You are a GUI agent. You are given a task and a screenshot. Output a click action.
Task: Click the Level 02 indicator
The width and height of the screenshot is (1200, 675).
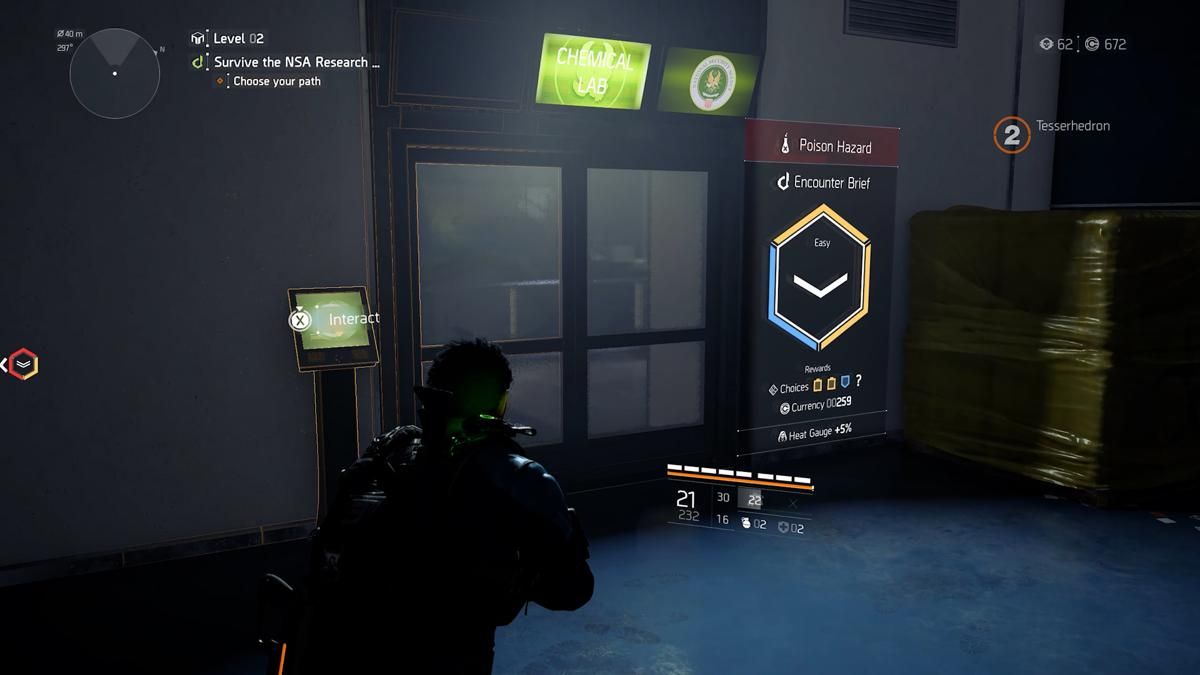tap(238, 38)
